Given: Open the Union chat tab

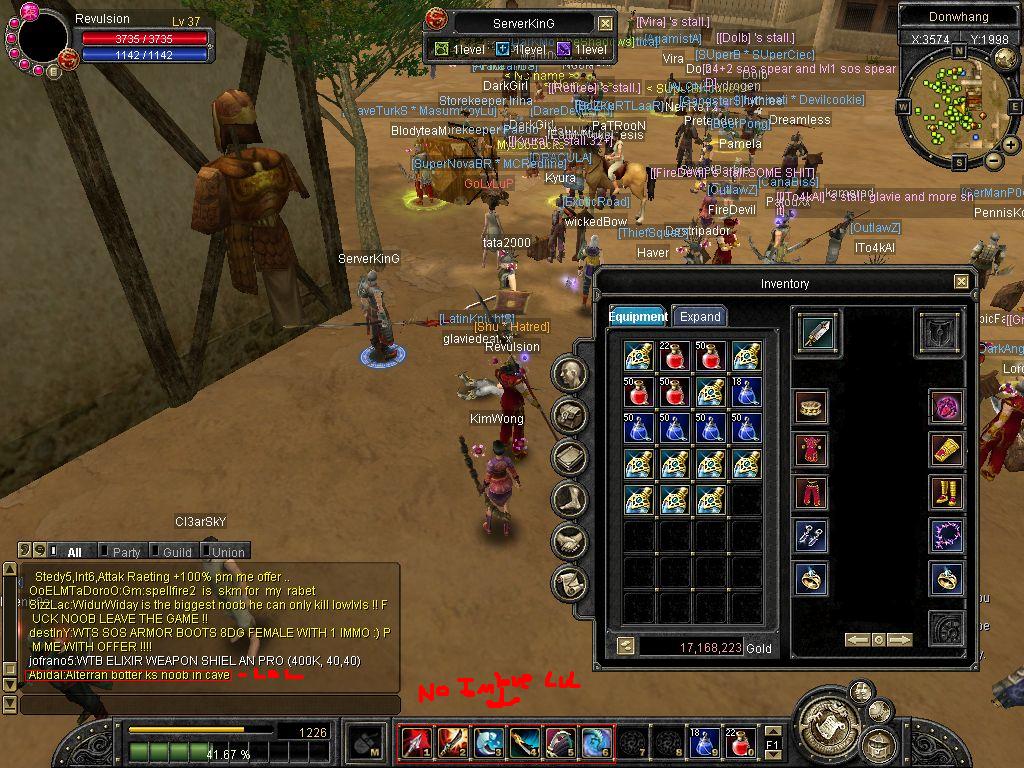Looking at the screenshot, I should coord(228,552).
